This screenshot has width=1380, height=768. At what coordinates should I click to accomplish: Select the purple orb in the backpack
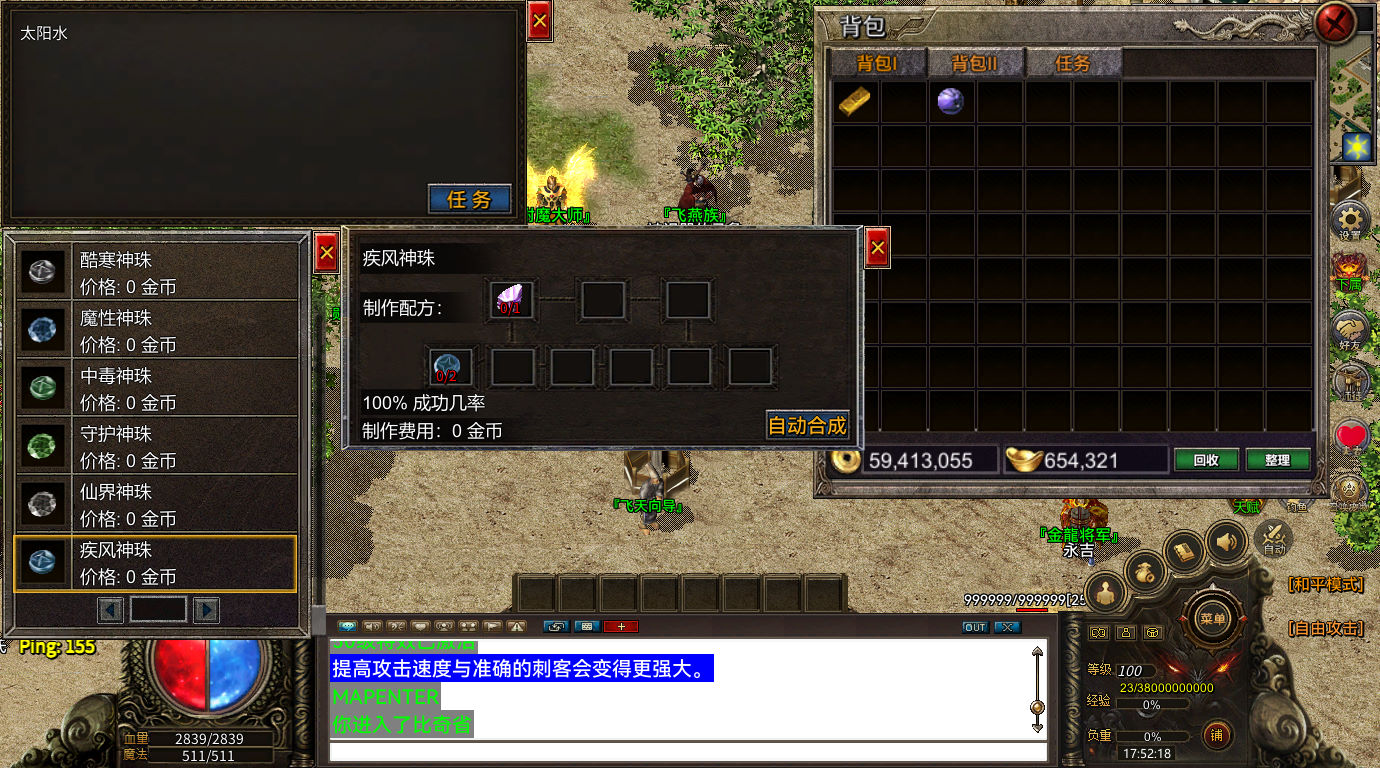coord(950,101)
